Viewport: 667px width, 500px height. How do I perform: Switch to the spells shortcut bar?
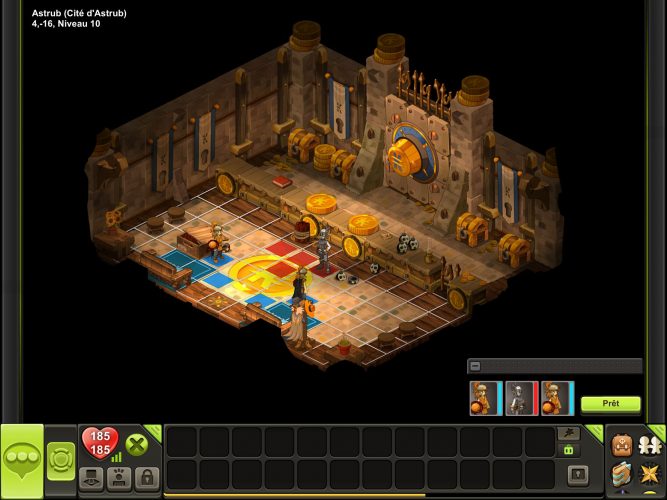coord(569,433)
